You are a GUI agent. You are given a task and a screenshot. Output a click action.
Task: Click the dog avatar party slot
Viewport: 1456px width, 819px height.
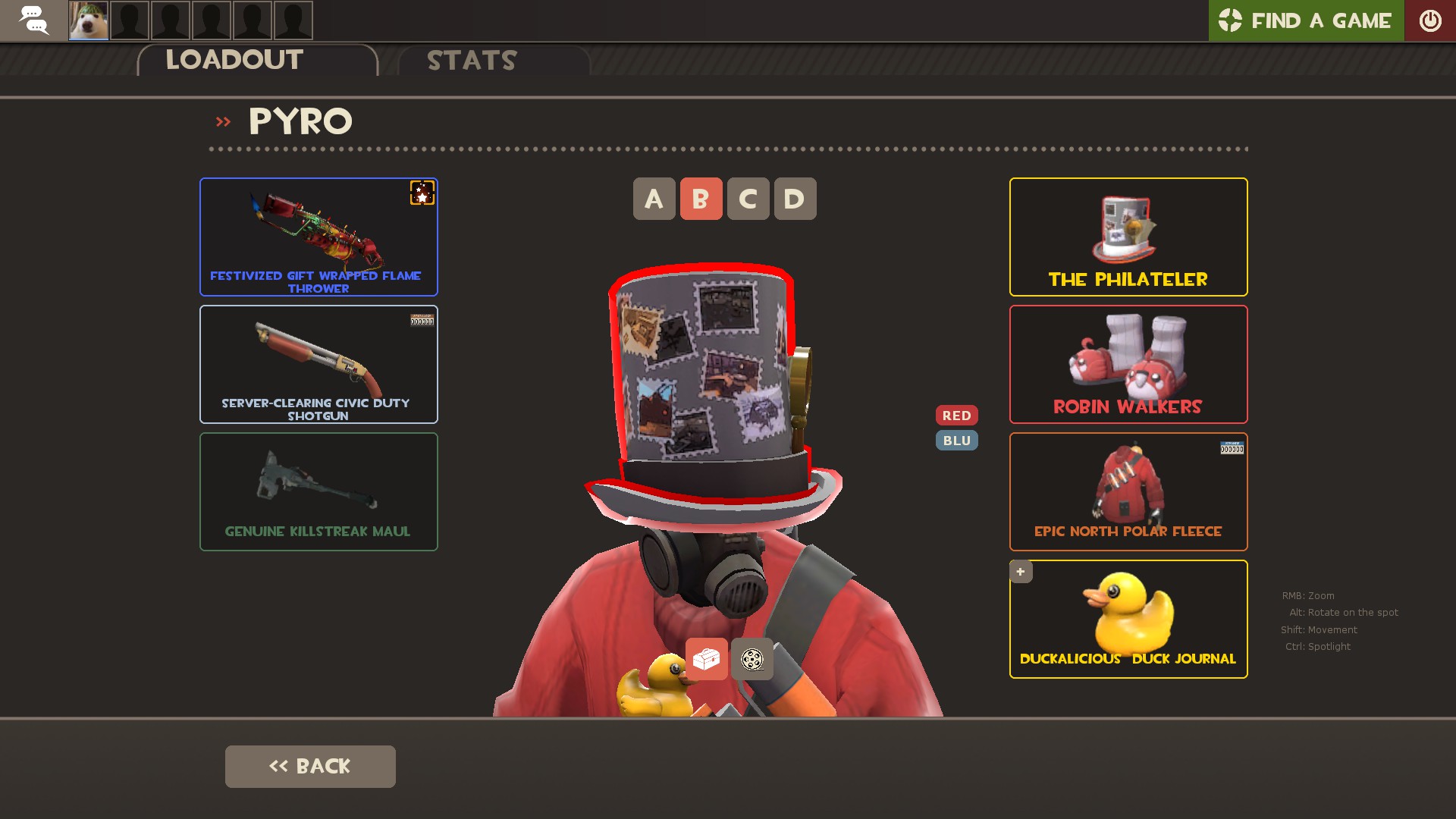(x=89, y=20)
